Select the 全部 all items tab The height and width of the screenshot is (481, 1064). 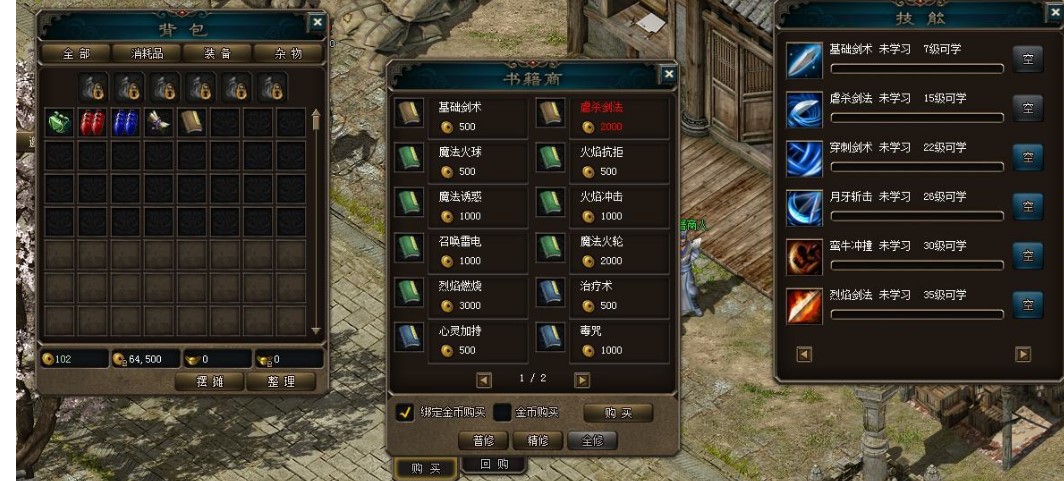[75, 53]
